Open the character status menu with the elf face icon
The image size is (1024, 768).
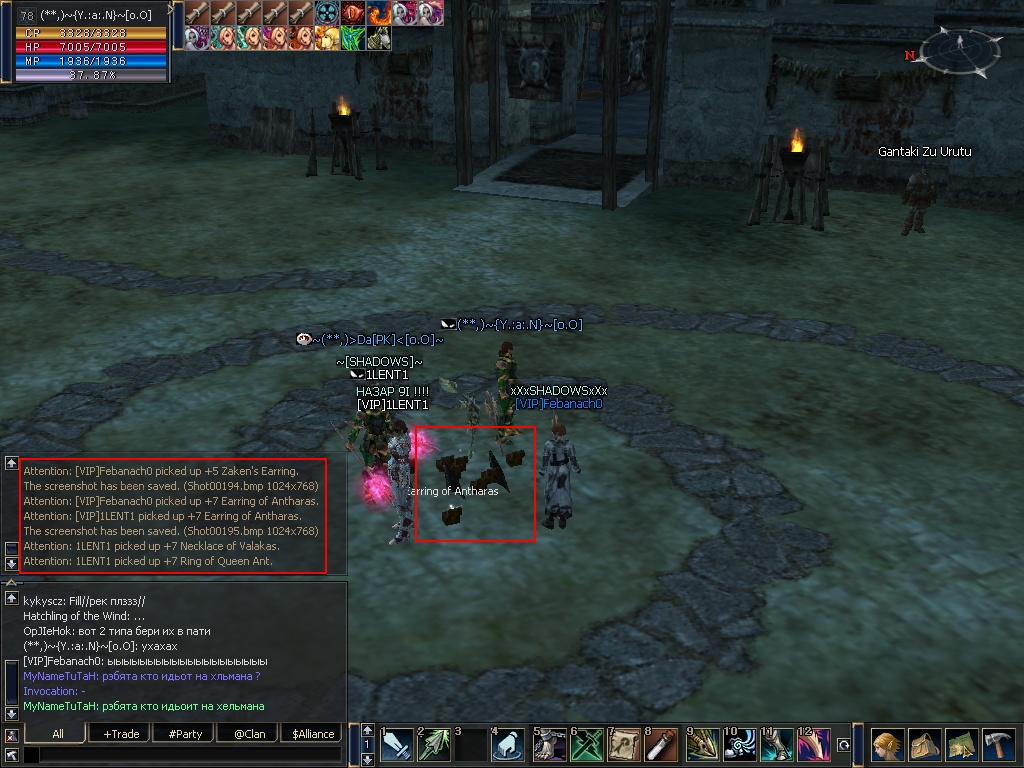point(886,746)
